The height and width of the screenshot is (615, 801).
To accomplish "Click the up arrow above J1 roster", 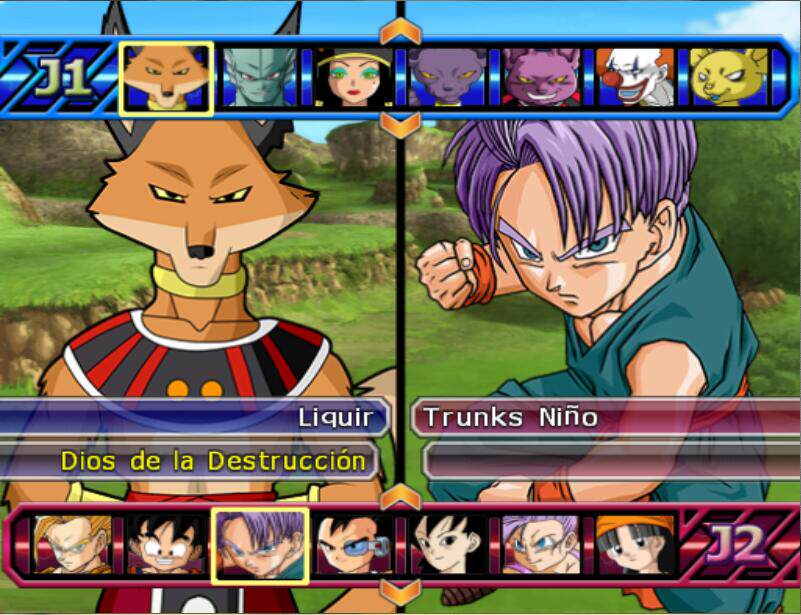I will click(401, 30).
